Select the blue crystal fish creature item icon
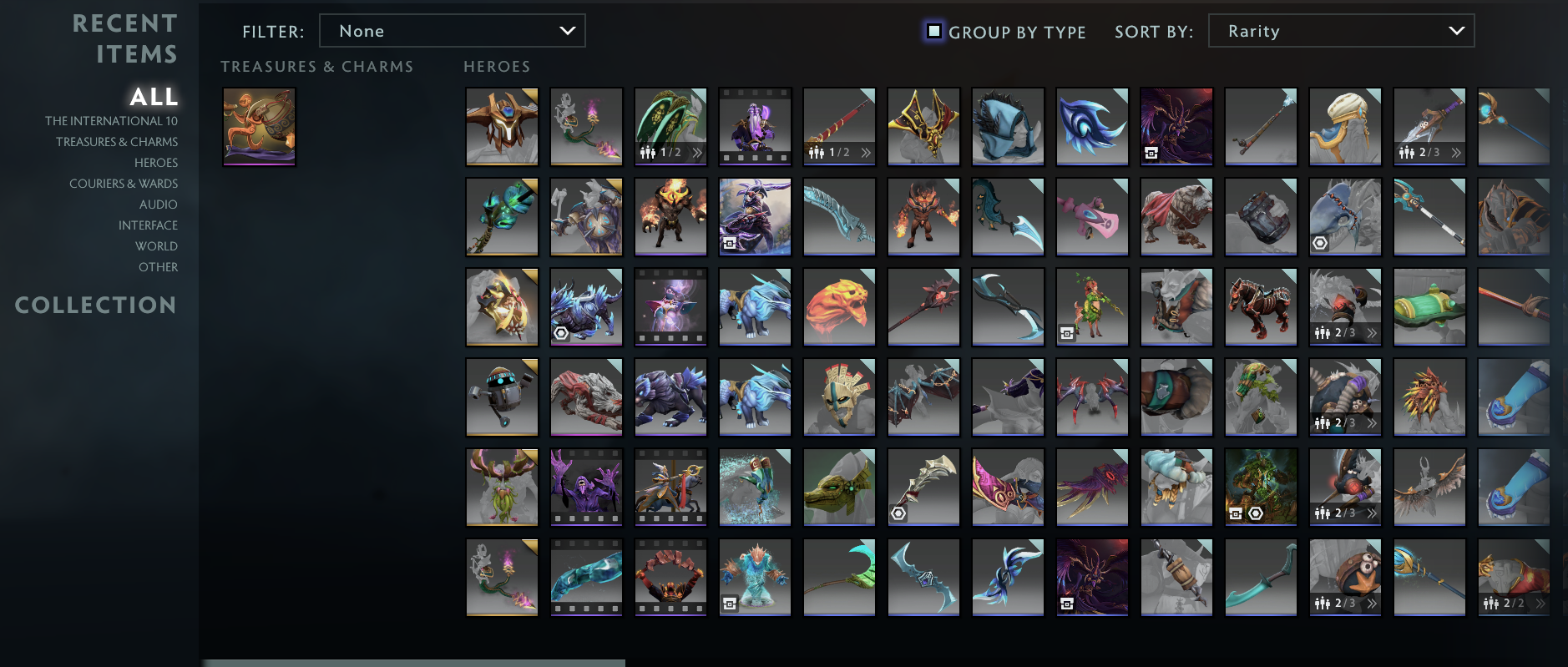Screen dimensions: 1568x667 [755, 577]
